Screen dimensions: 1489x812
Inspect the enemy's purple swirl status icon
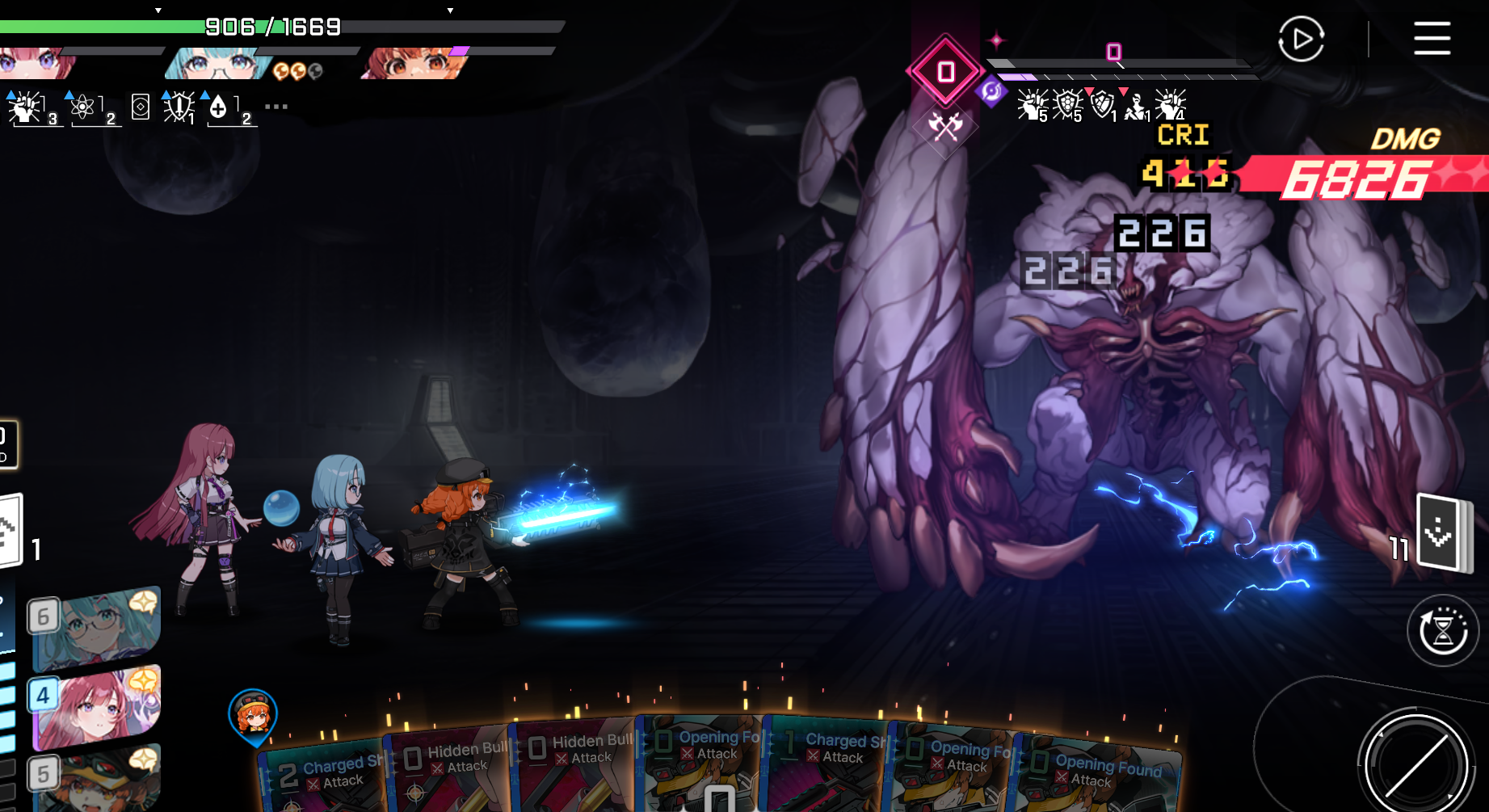[x=991, y=91]
